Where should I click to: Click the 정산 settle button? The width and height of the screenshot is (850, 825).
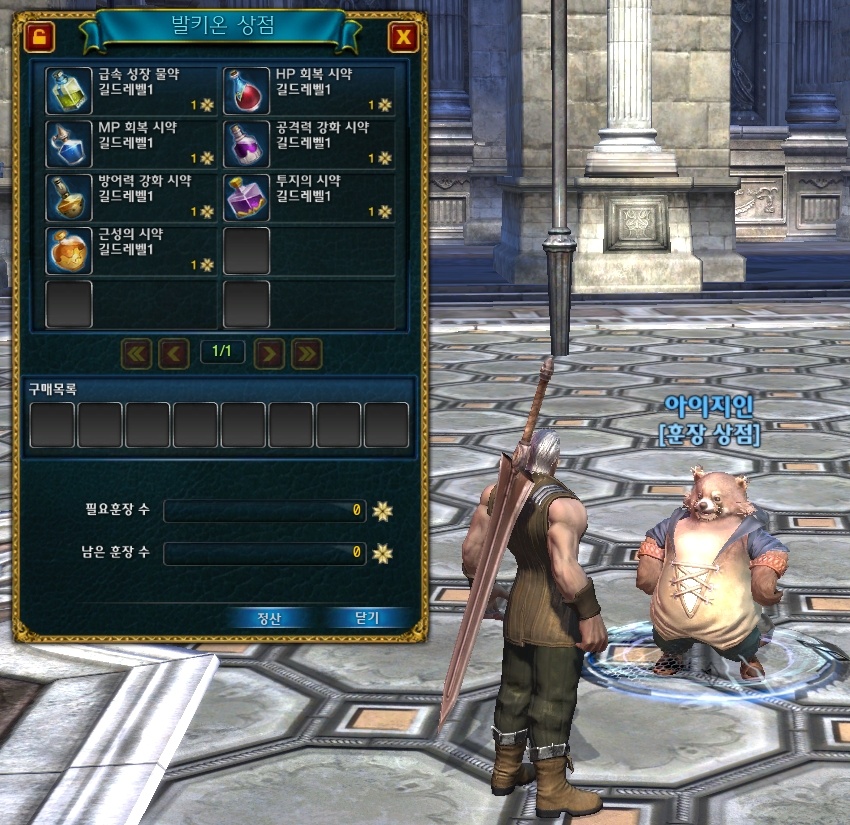pos(270,618)
